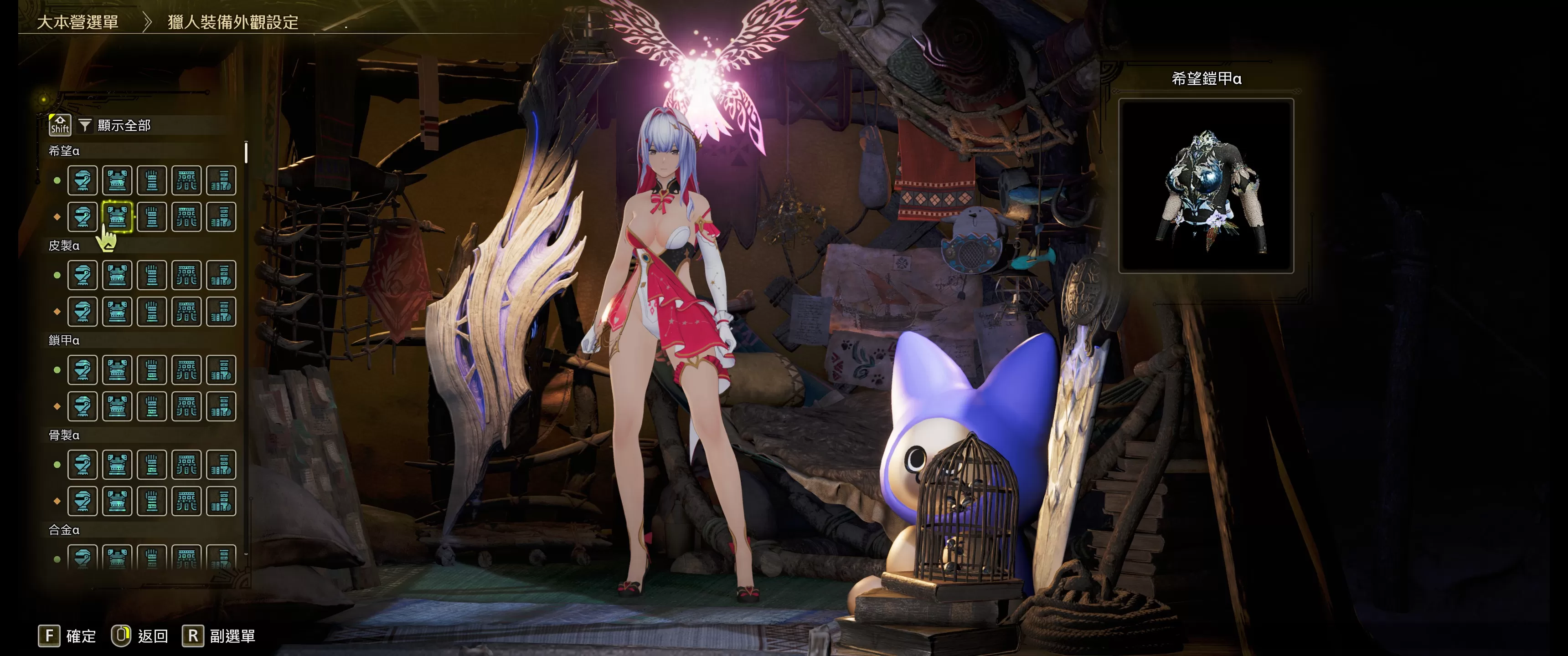Pick 希望α waist armor in the green-dot row

[x=186, y=181]
